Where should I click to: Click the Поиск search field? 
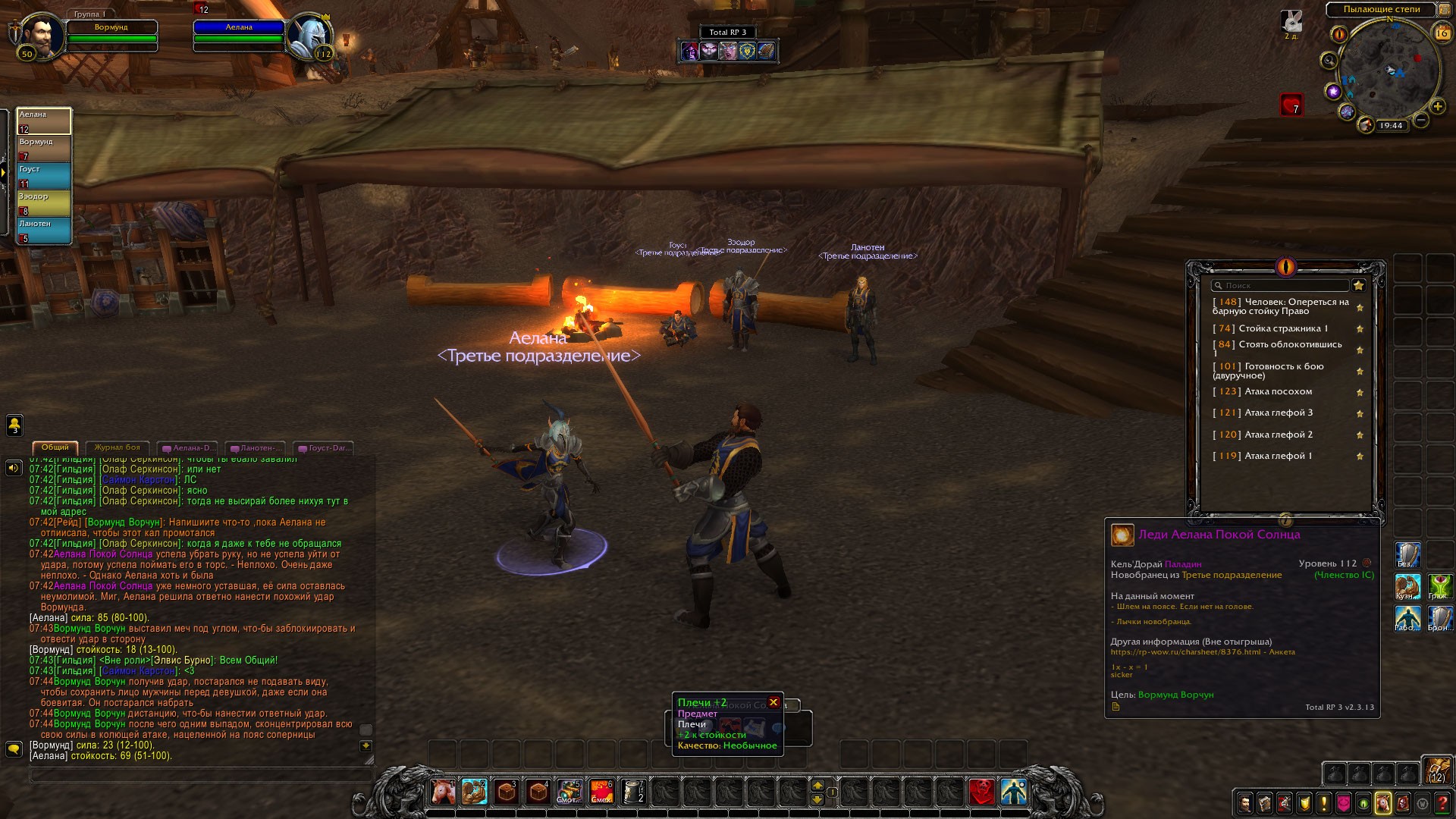point(1280,286)
